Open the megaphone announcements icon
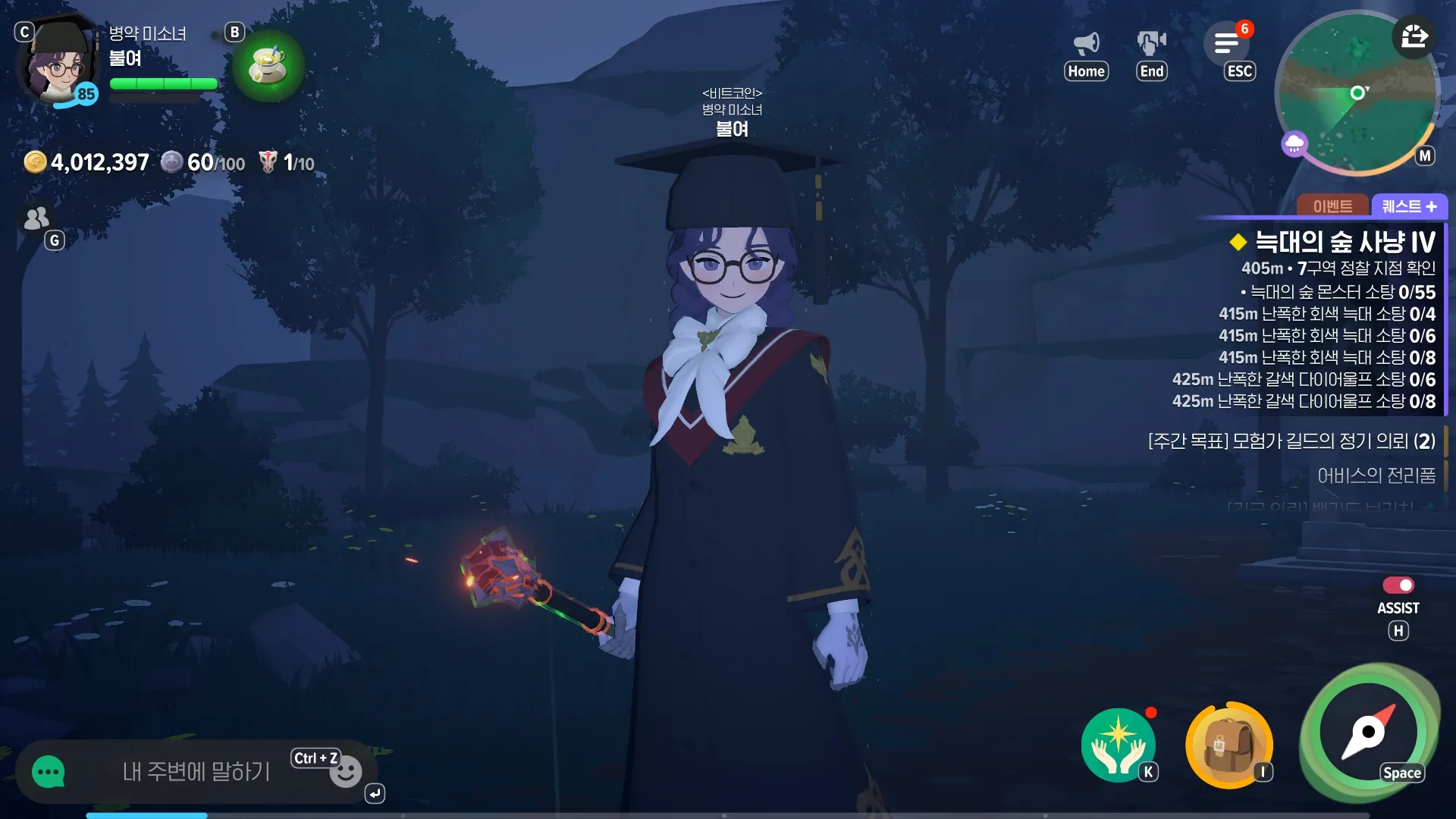The image size is (1456, 819). (x=1087, y=43)
